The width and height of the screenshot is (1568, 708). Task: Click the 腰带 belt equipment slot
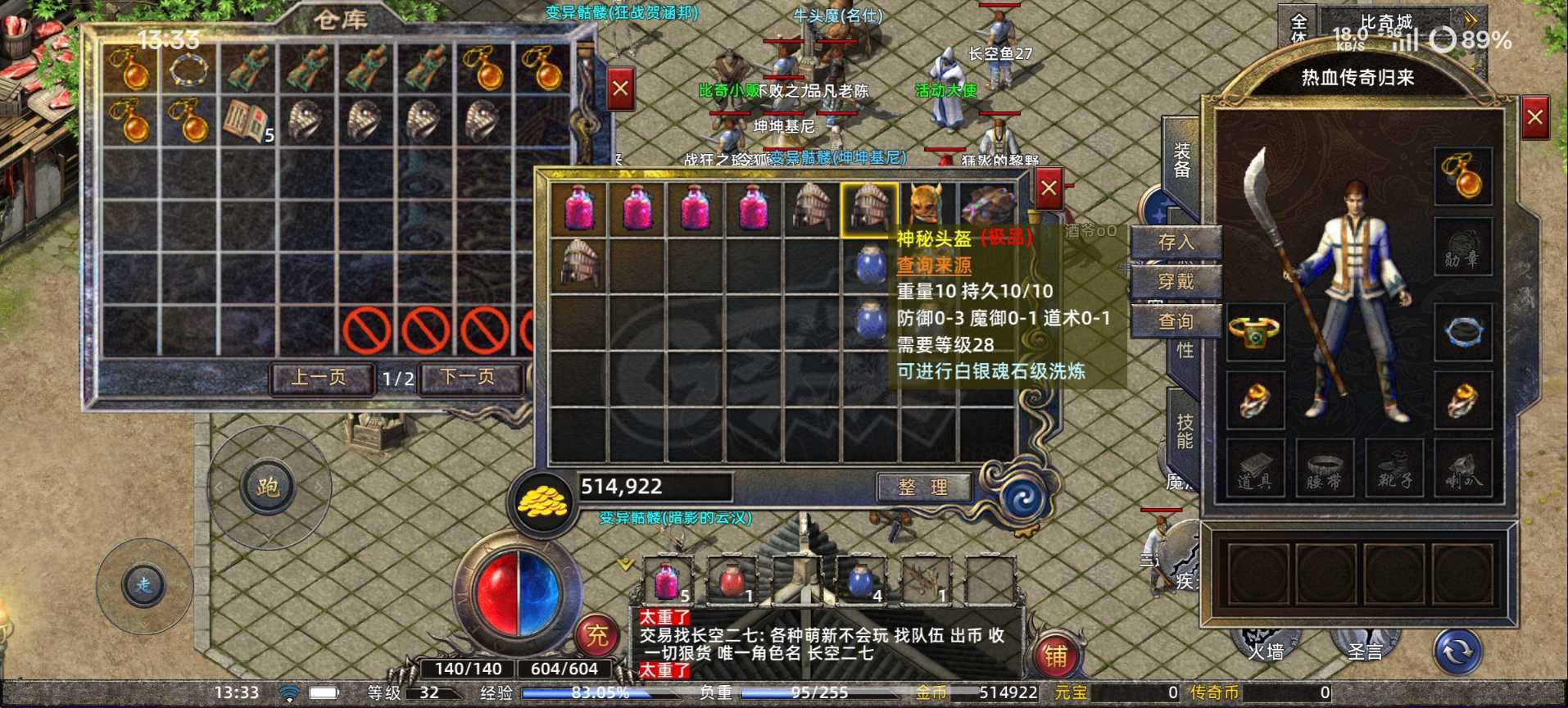click(x=1325, y=469)
